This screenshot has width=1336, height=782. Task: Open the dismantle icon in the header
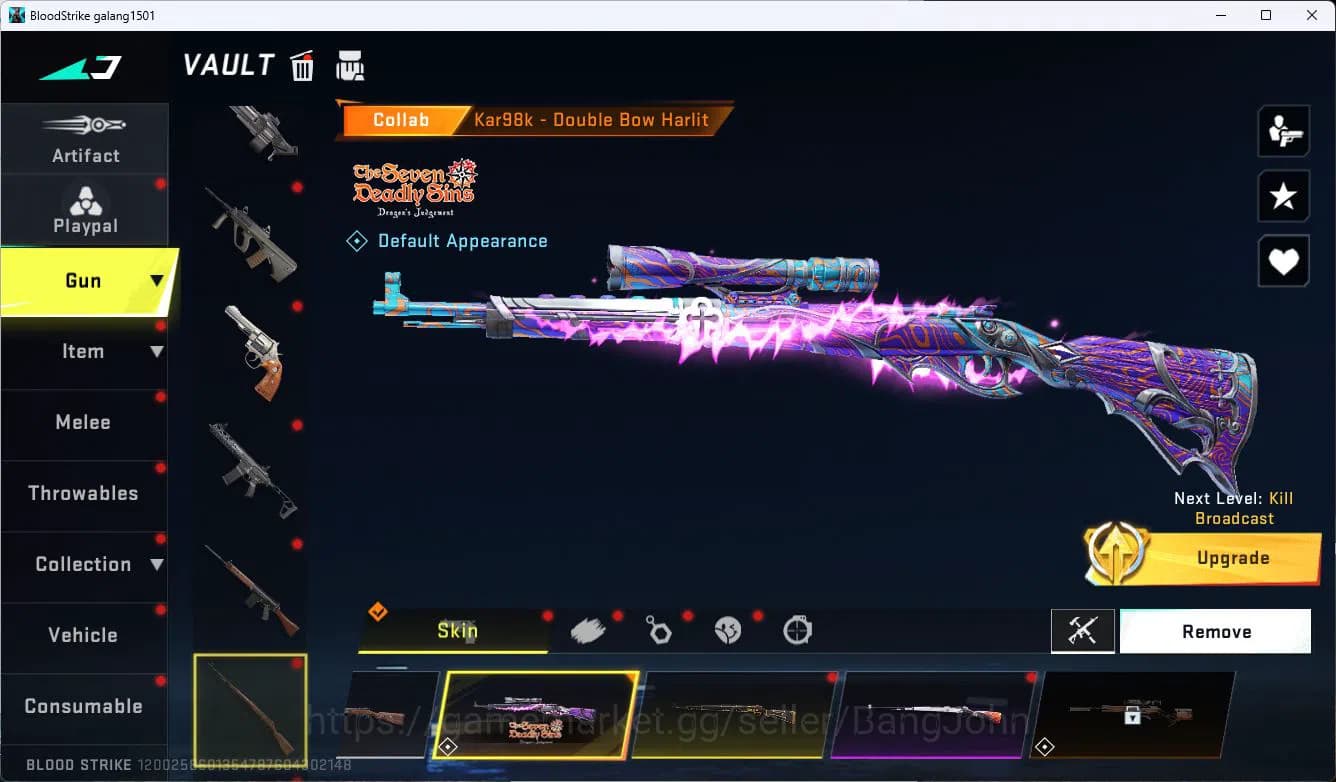tap(350, 66)
